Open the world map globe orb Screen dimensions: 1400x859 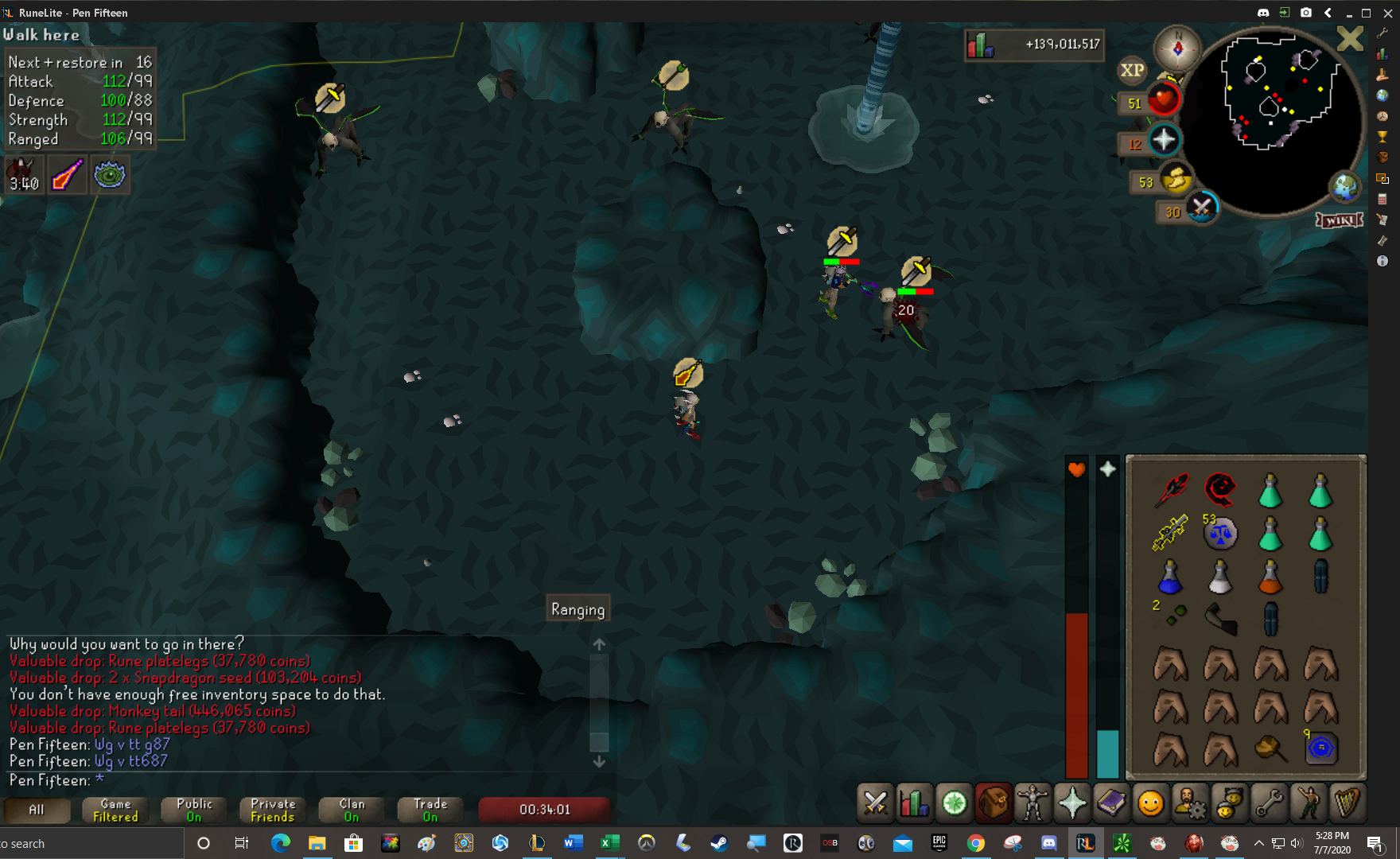point(1344,188)
